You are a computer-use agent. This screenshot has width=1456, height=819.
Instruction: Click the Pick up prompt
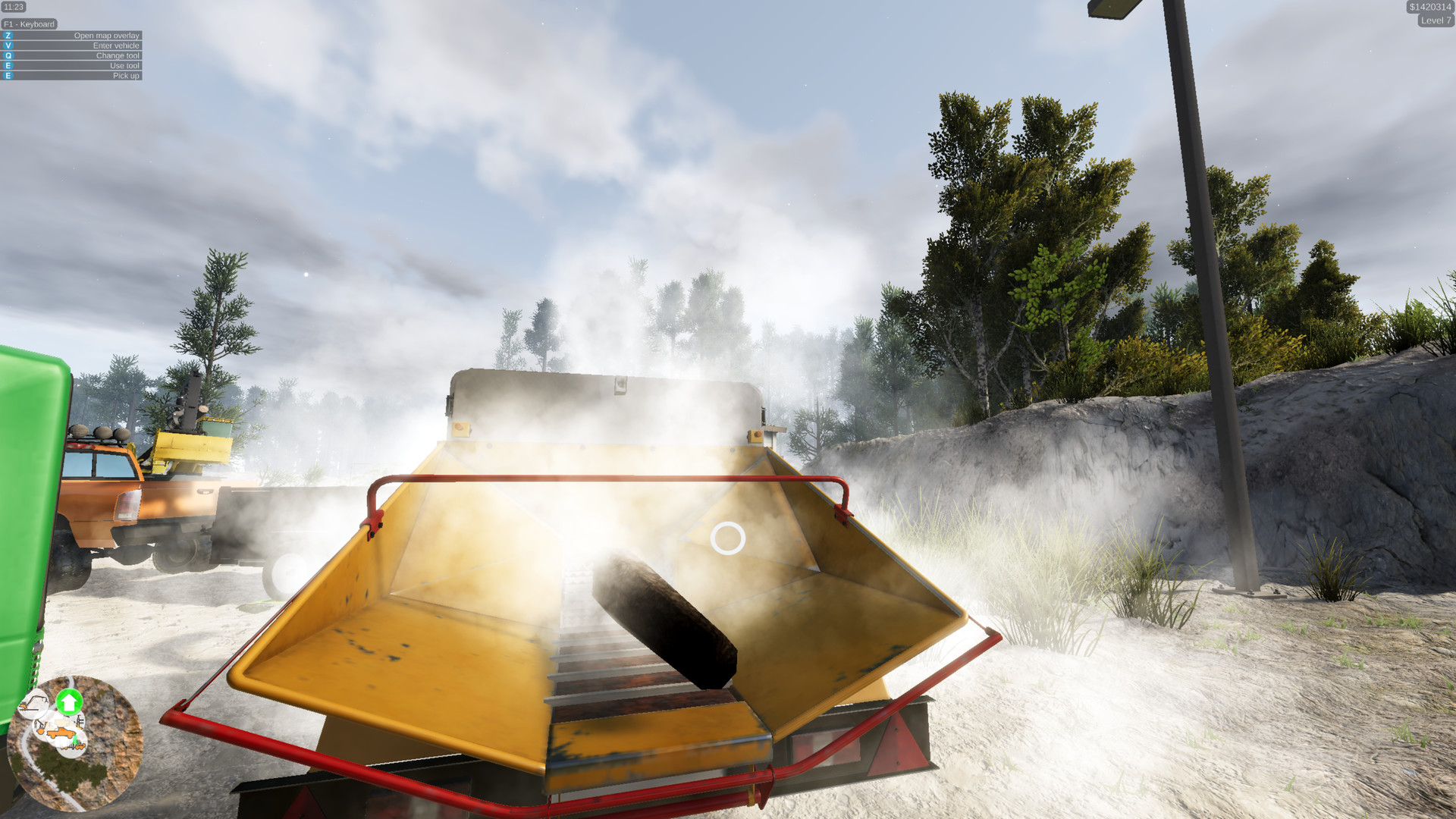(126, 76)
